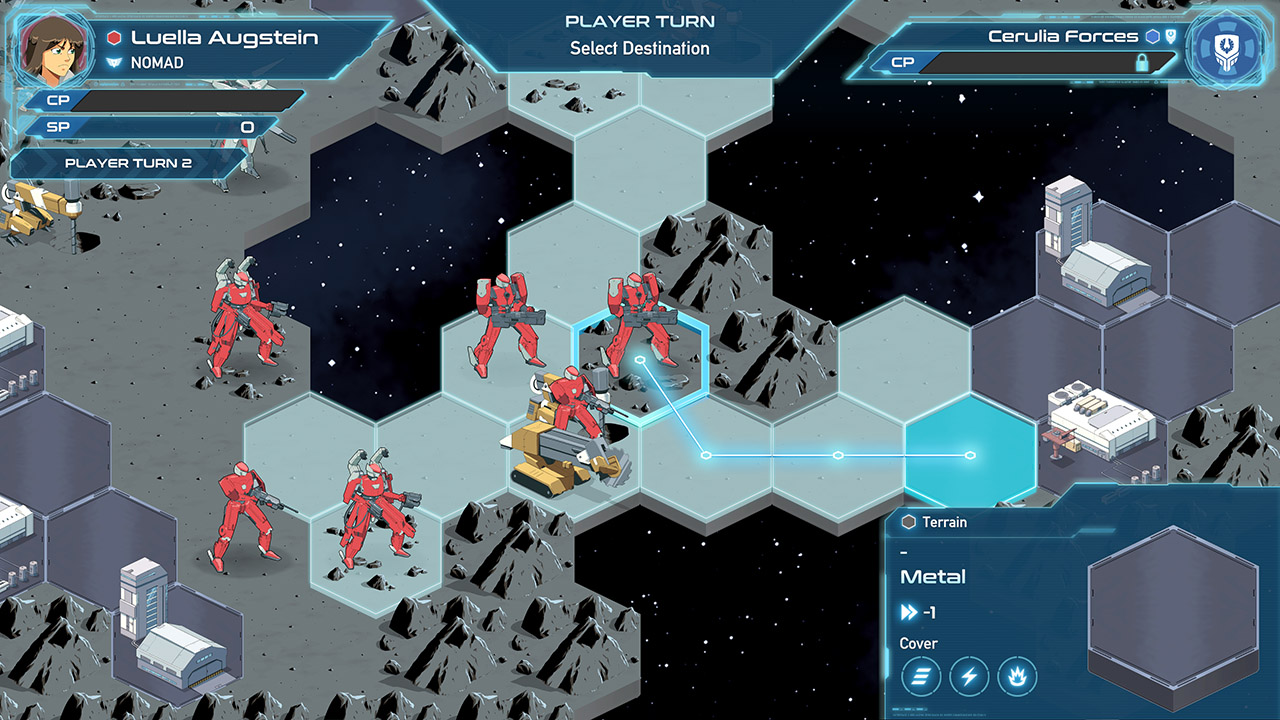Viewport: 1280px width, 720px height.
Task: Click the Cerulia Forces round emblem
Action: 1228,48
